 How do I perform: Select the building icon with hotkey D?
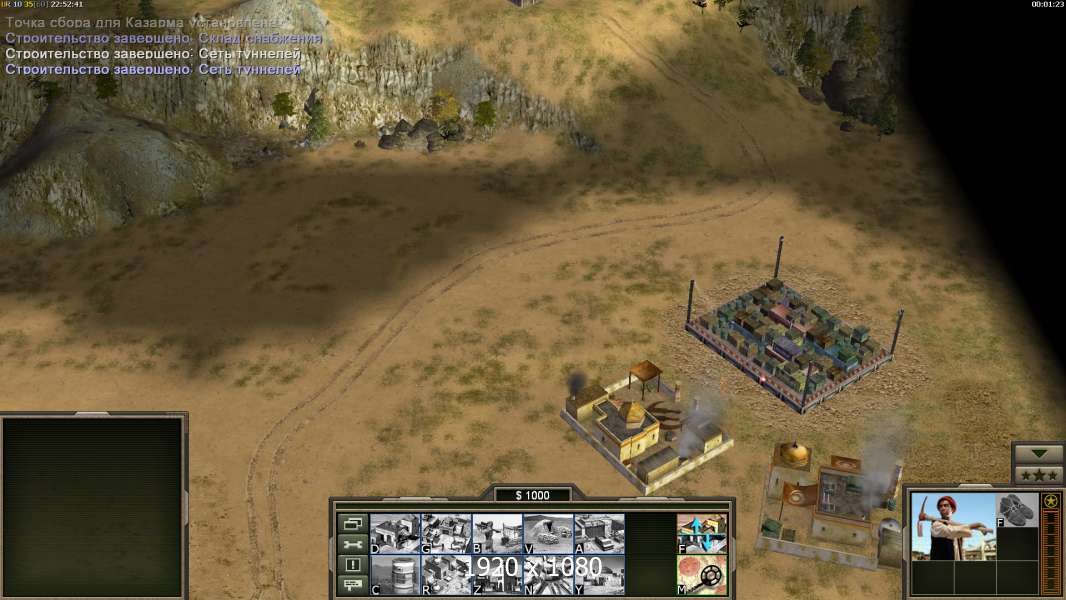click(x=395, y=533)
